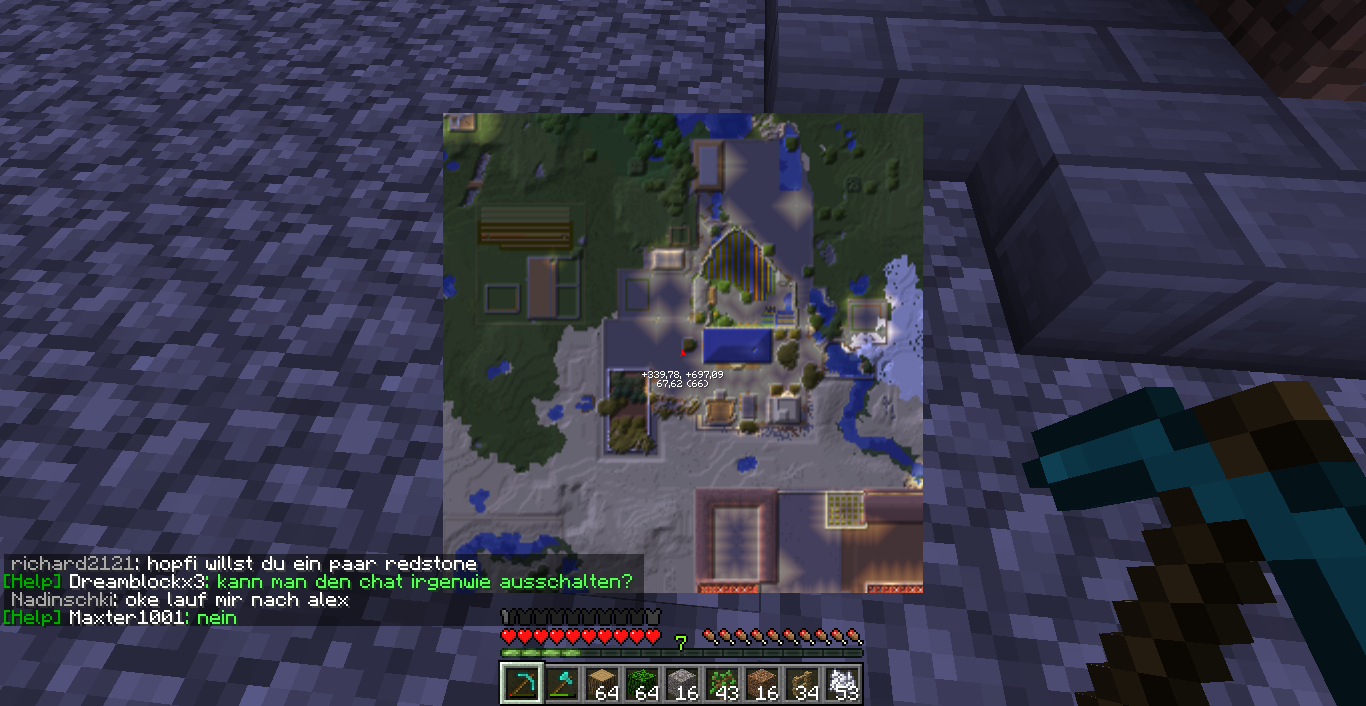The image size is (1366, 706).
Task: Click the red player marker on the map
Action: pos(683,351)
